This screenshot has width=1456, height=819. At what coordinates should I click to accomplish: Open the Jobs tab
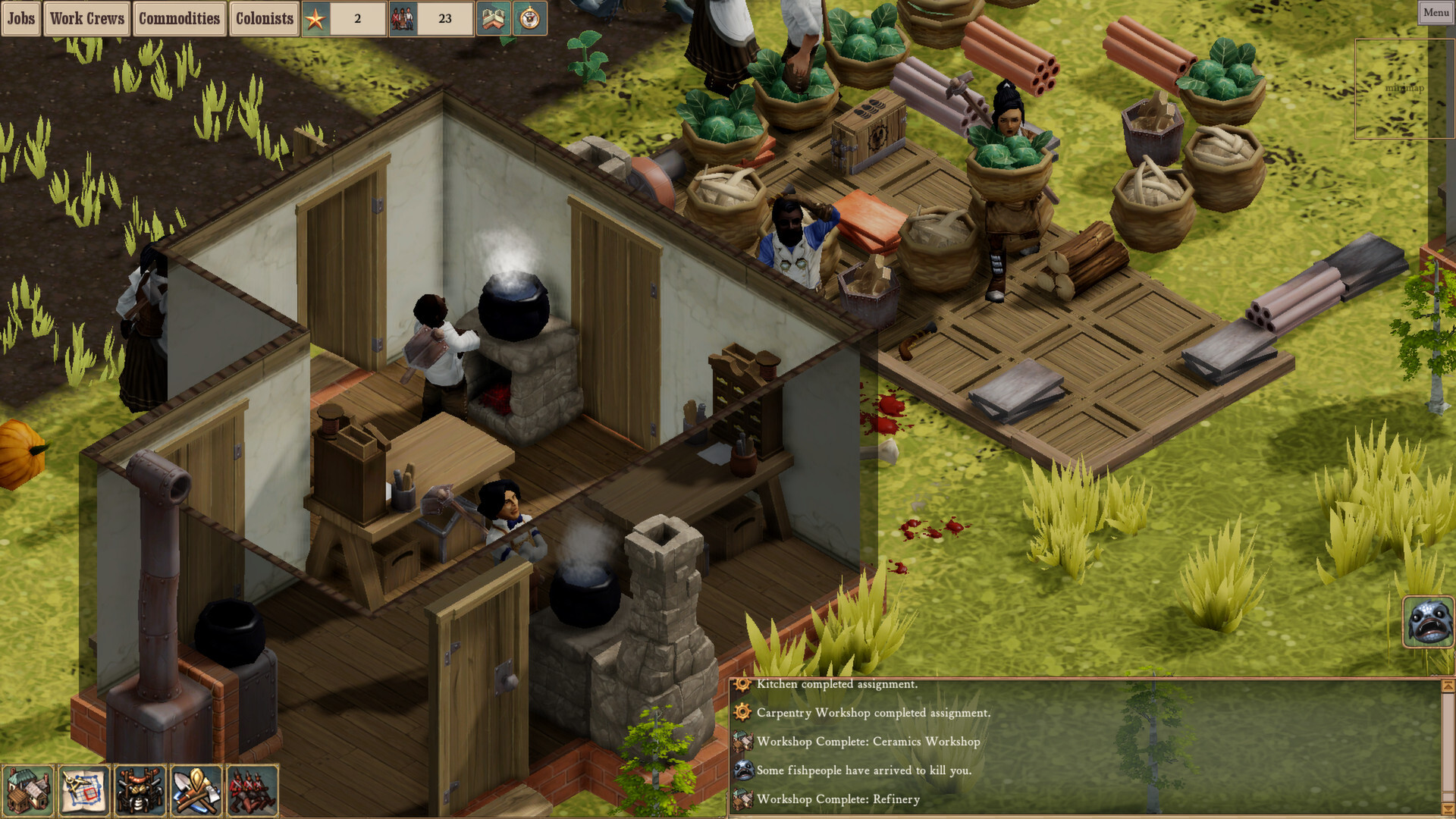[x=20, y=19]
